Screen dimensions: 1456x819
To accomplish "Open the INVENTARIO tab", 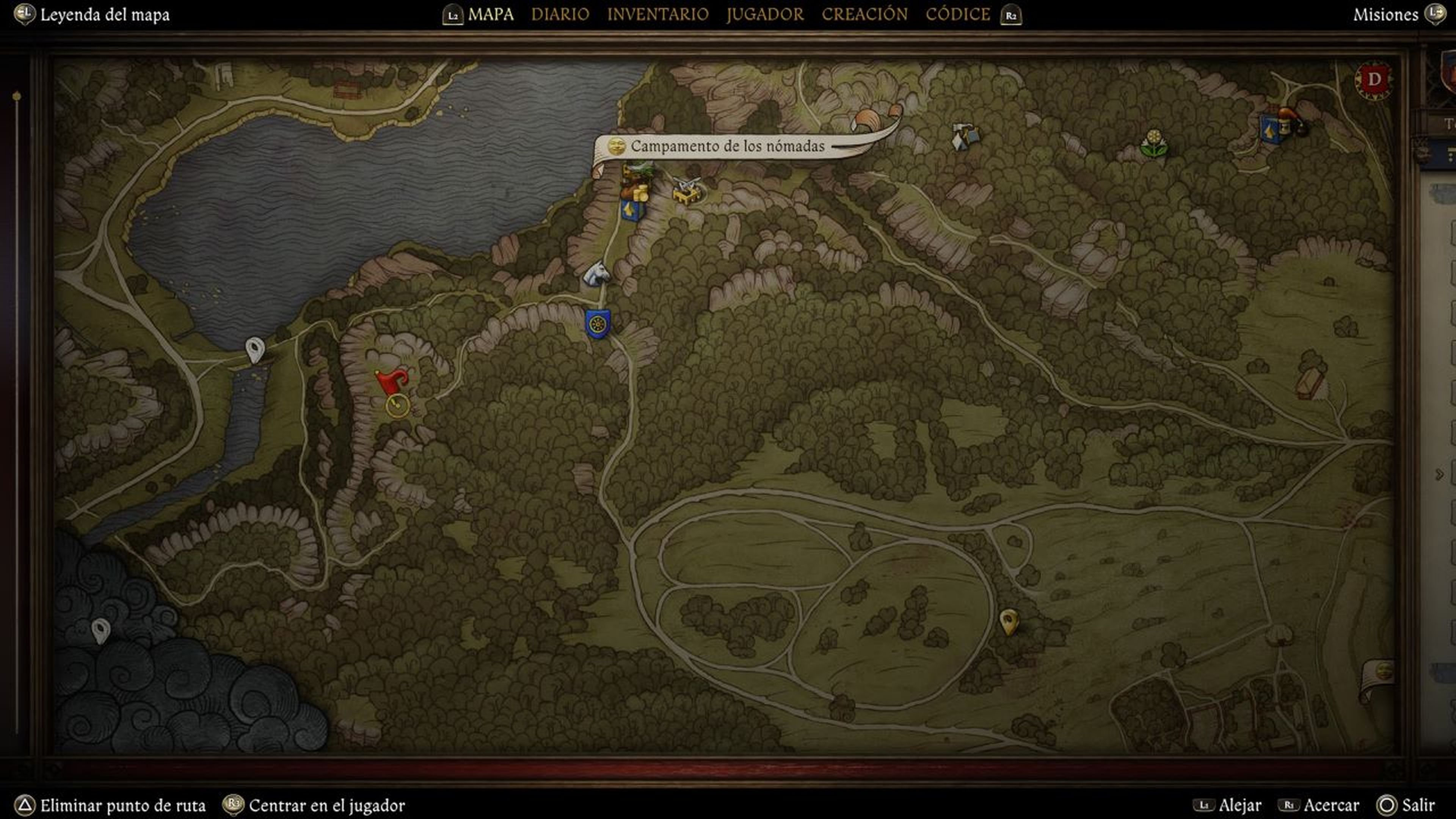I will tap(657, 14).
